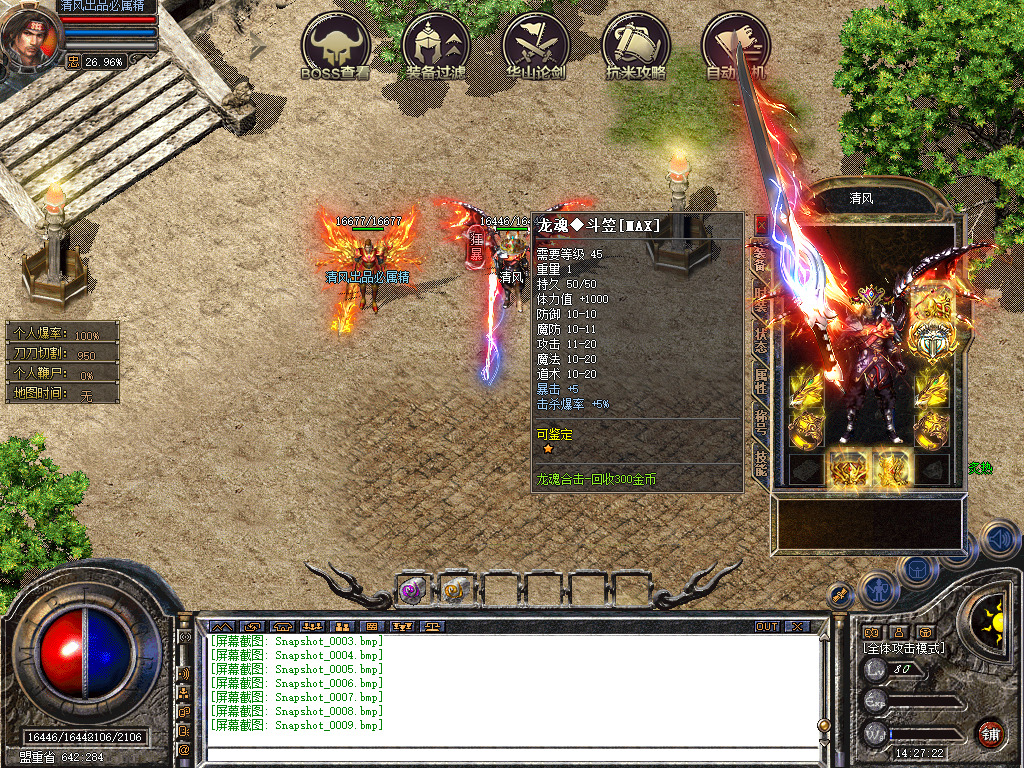
Task: Click the orange item in the second hotbar slot
Action: [456, 590]
